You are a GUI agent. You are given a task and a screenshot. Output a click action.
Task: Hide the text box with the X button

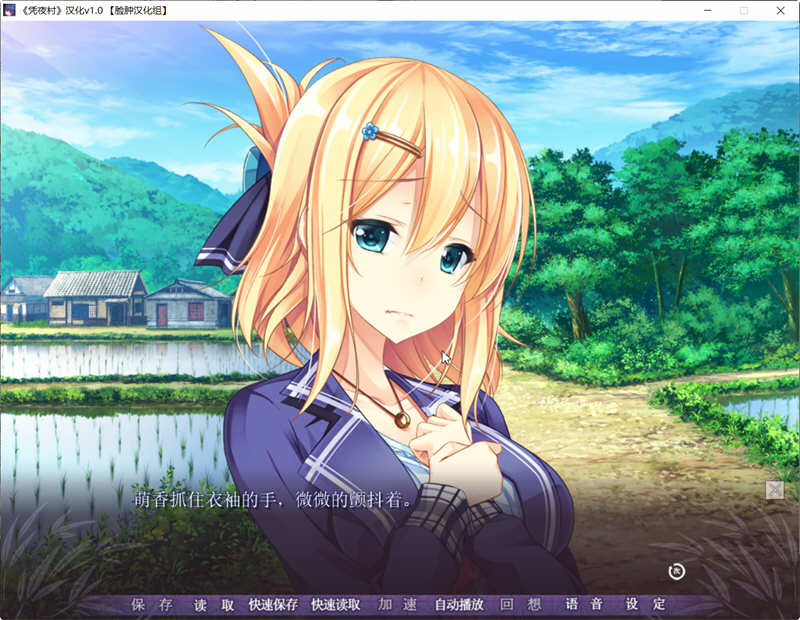click(x=774, y=490)
